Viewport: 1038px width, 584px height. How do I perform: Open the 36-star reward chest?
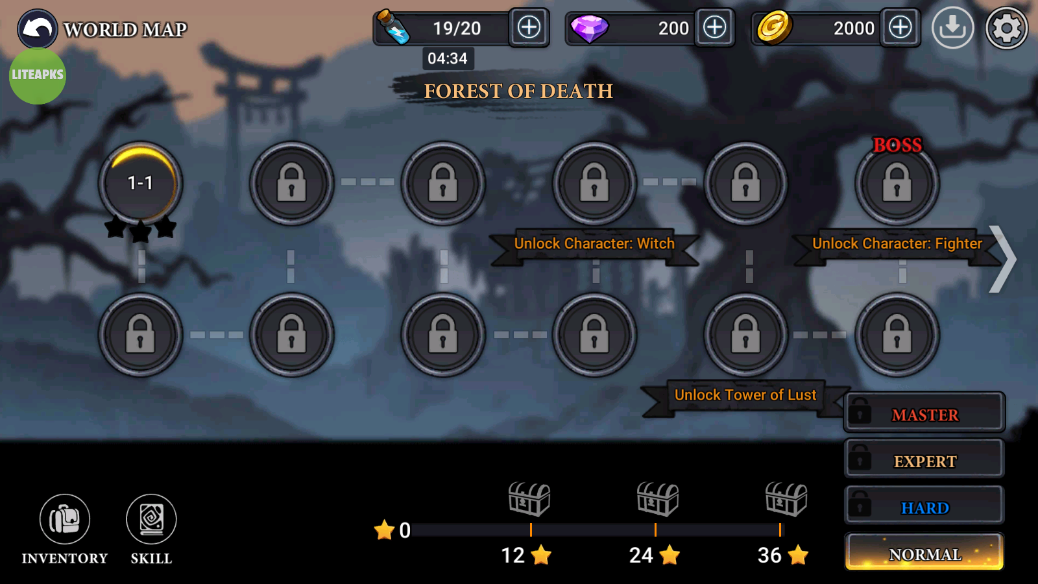click(x=785, y=498)
